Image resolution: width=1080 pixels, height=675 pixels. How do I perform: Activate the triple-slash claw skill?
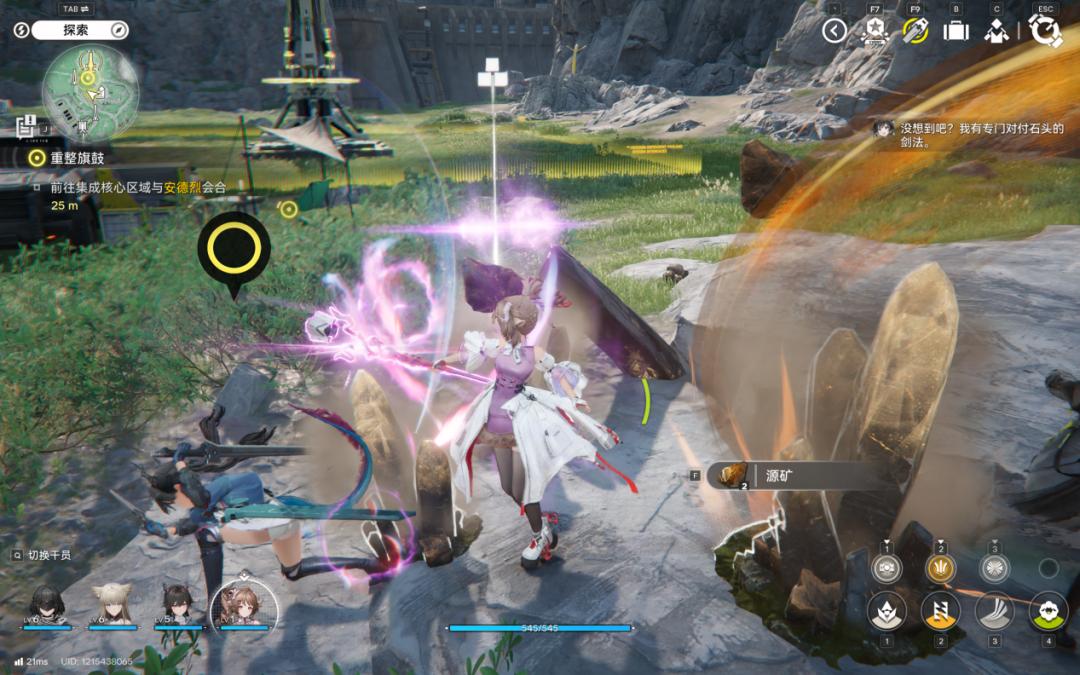point(994,610)
